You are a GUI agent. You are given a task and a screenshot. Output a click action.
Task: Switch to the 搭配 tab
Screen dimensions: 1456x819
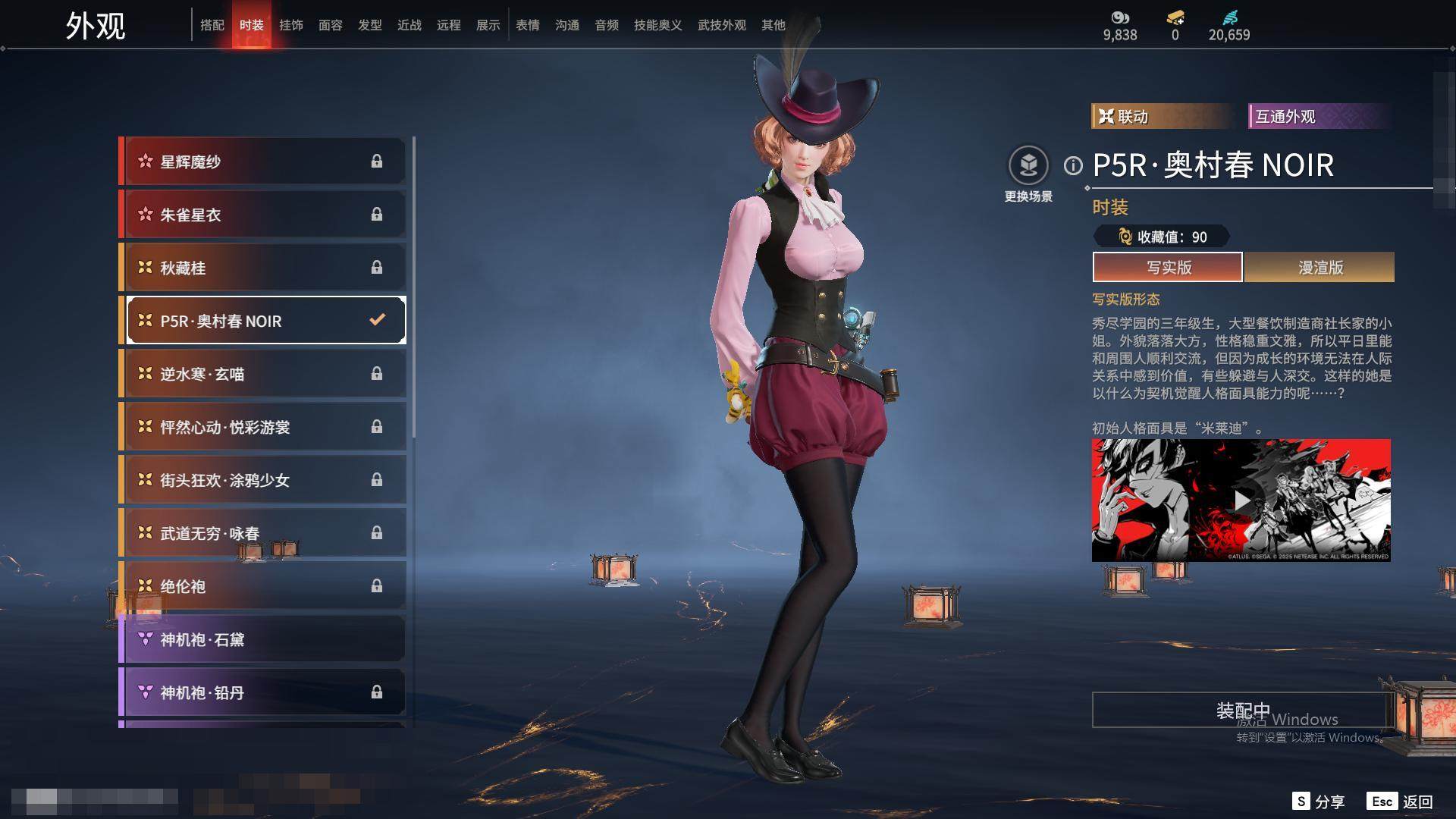coord(212,25)
